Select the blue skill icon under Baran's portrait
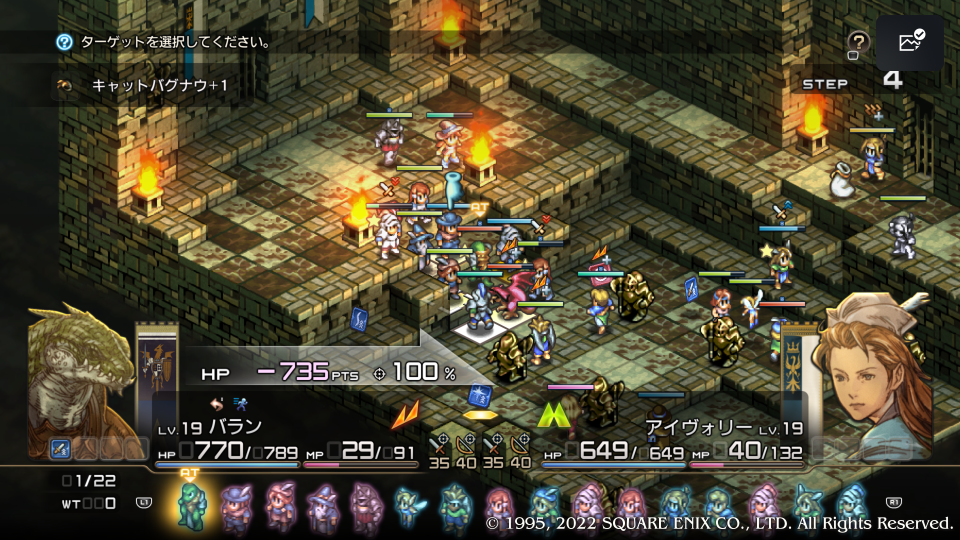The height and width of the screenshot is (540, 960). 60,449
